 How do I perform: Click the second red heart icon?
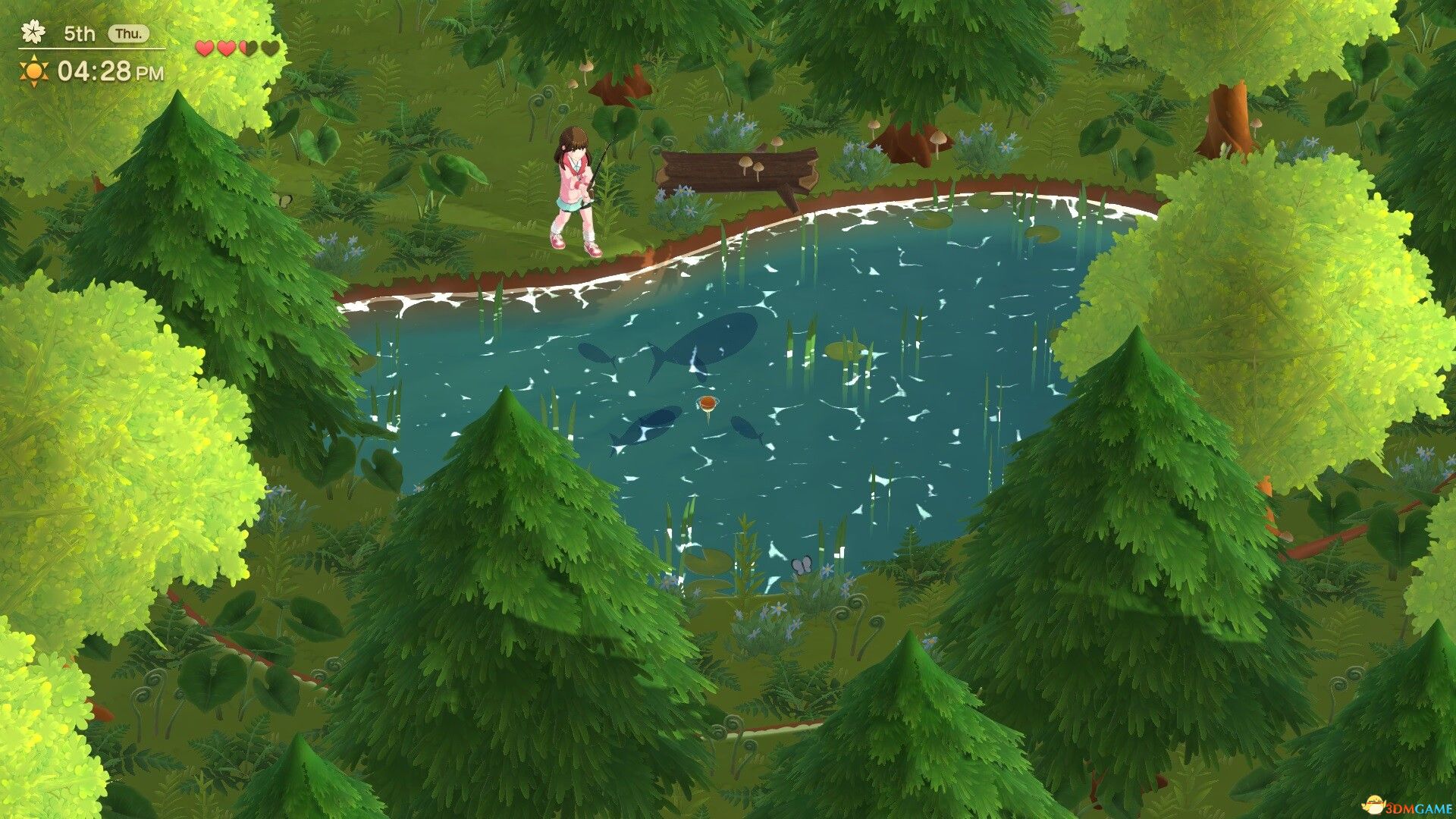(x=225, y=49)
